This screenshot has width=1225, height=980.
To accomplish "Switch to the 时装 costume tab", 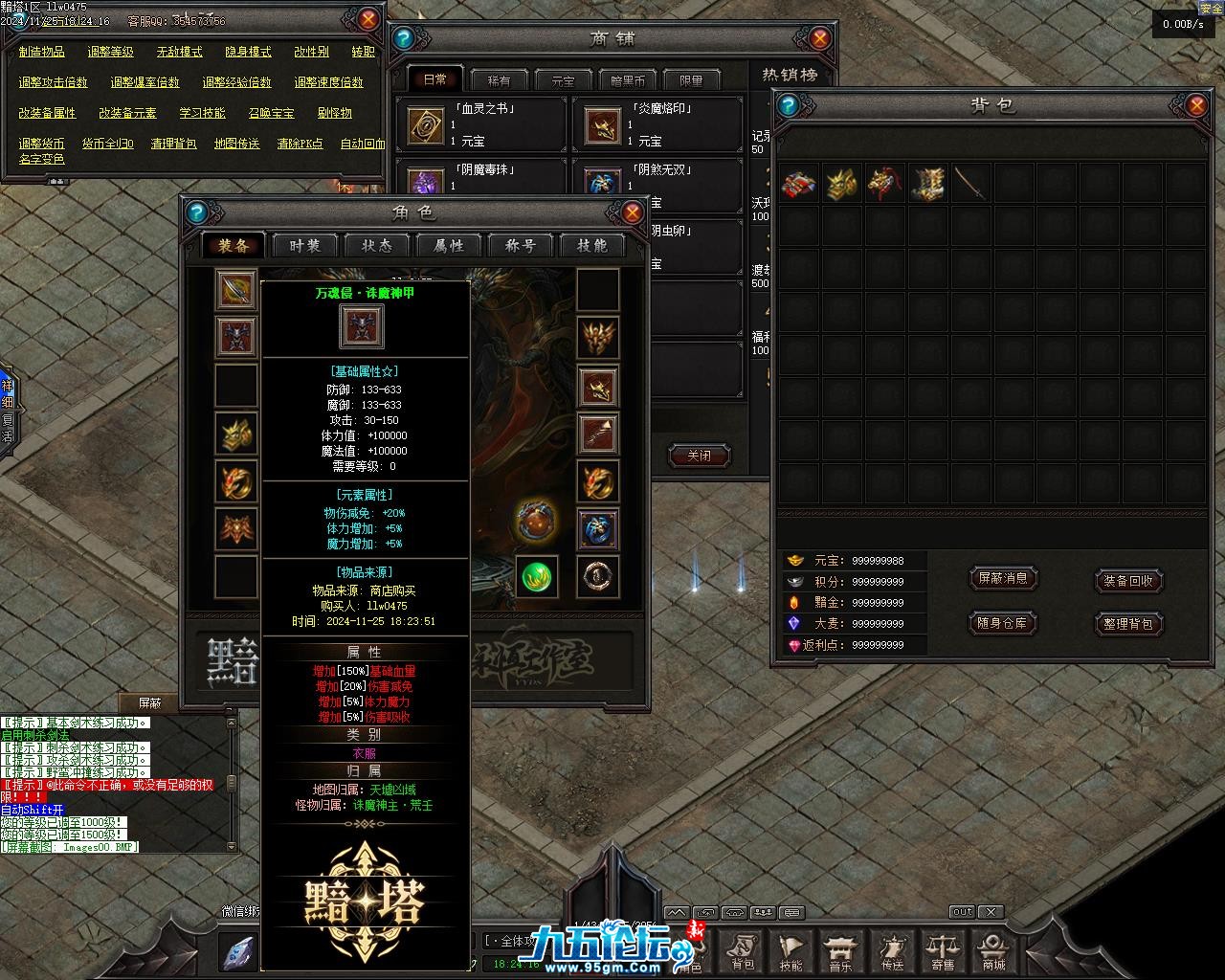I will (x=304, y=246).
